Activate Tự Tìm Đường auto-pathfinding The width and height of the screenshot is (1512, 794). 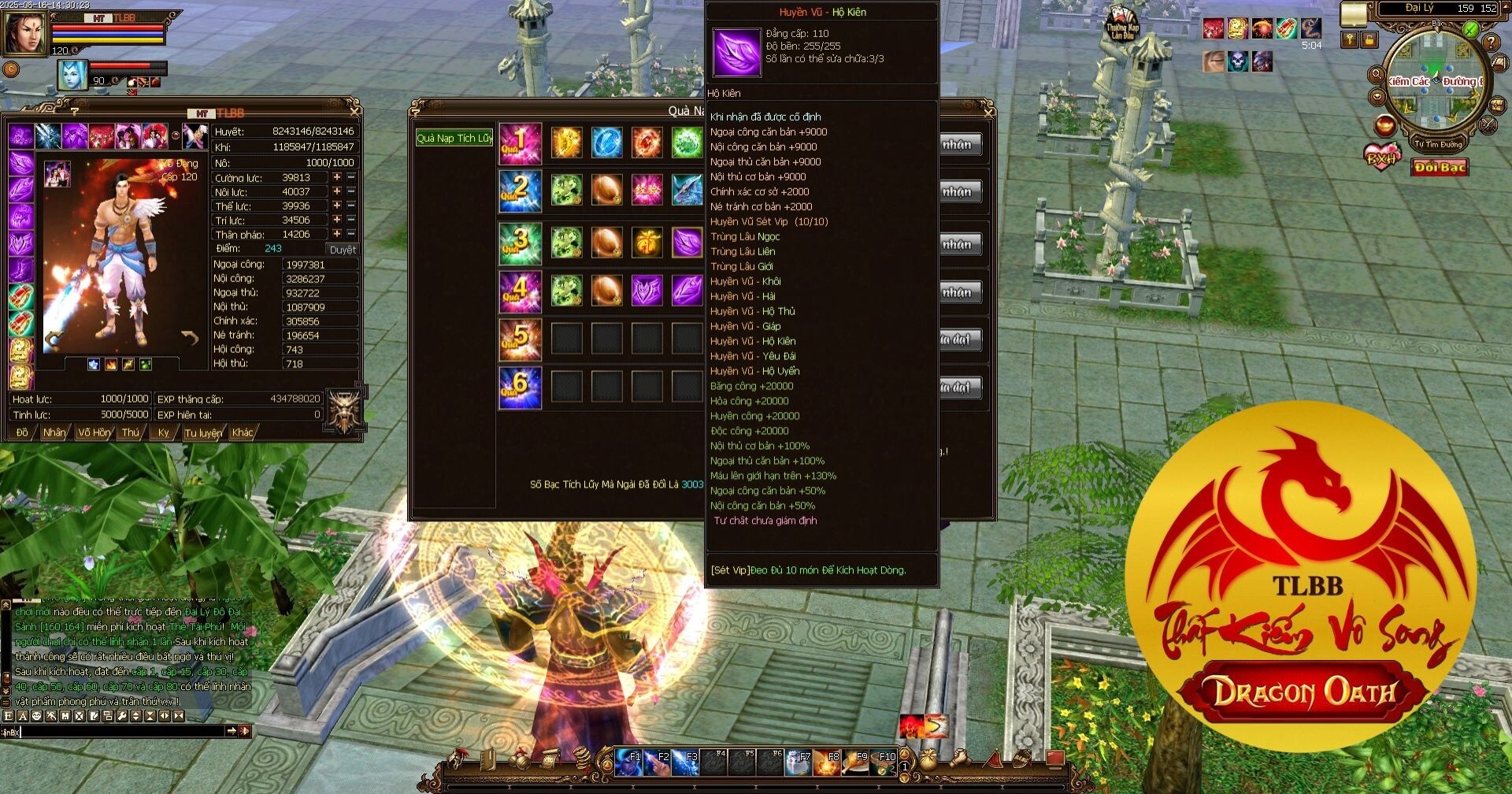coord(1437,144)
